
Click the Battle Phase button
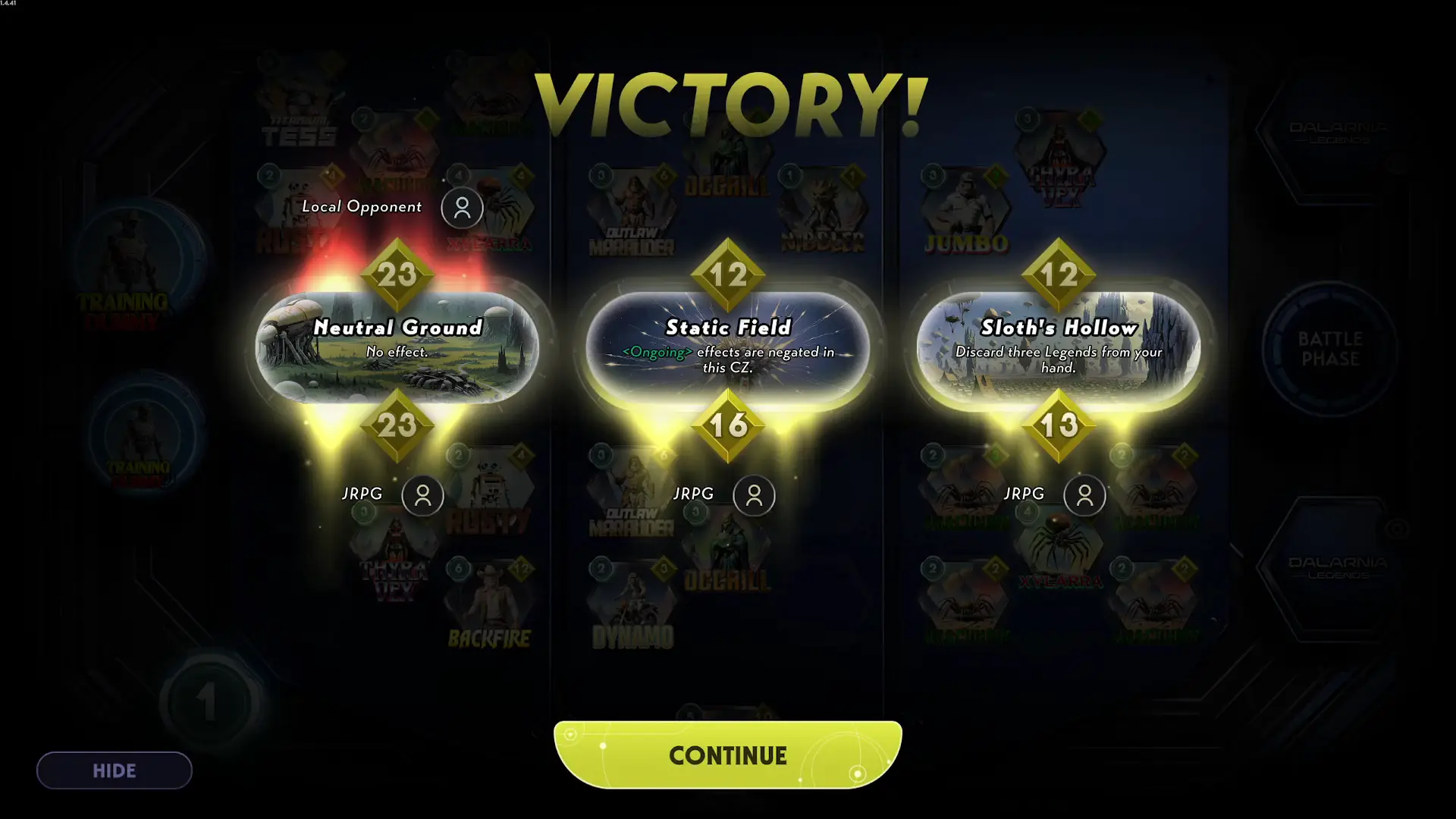[x=1331, y=349]
